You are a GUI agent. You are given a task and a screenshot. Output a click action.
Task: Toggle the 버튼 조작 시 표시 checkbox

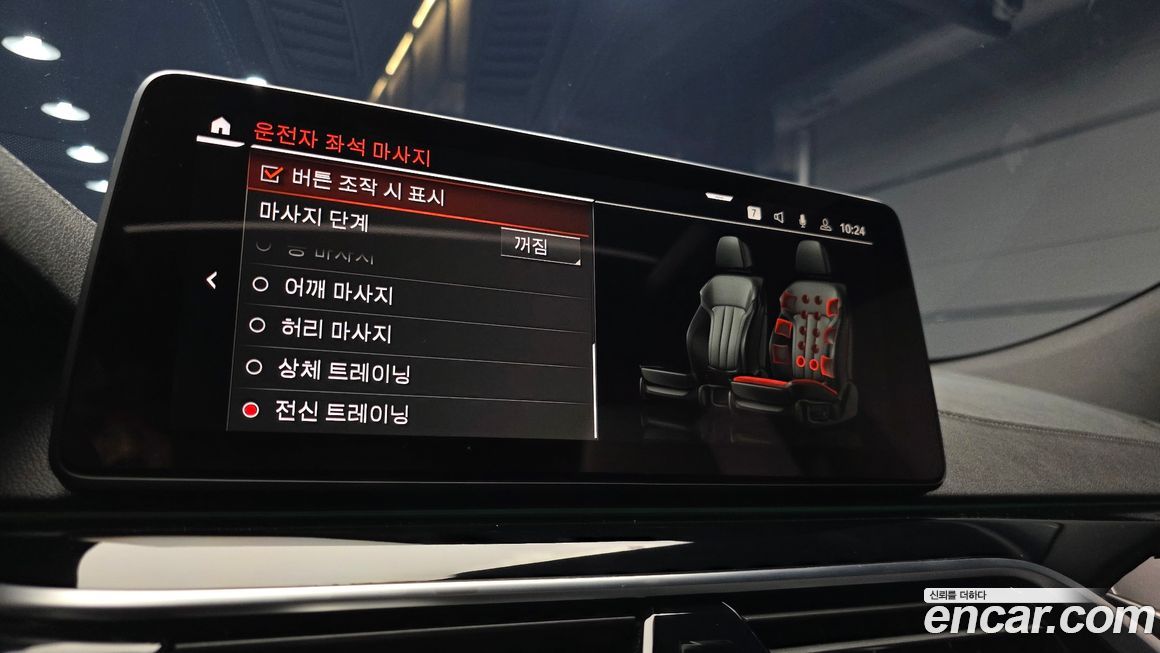[x=271, y=174]
